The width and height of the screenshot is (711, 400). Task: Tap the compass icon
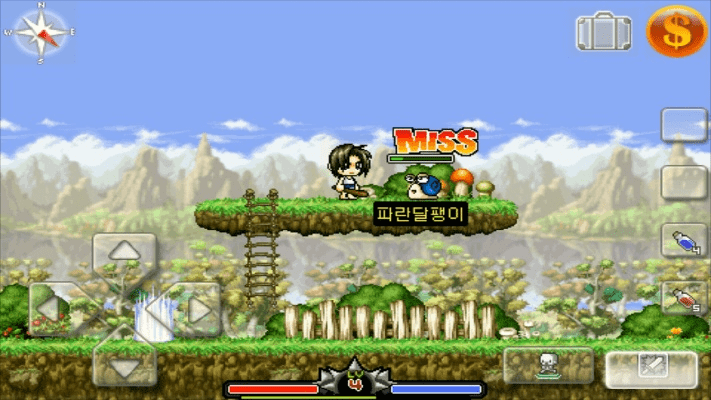40,32
